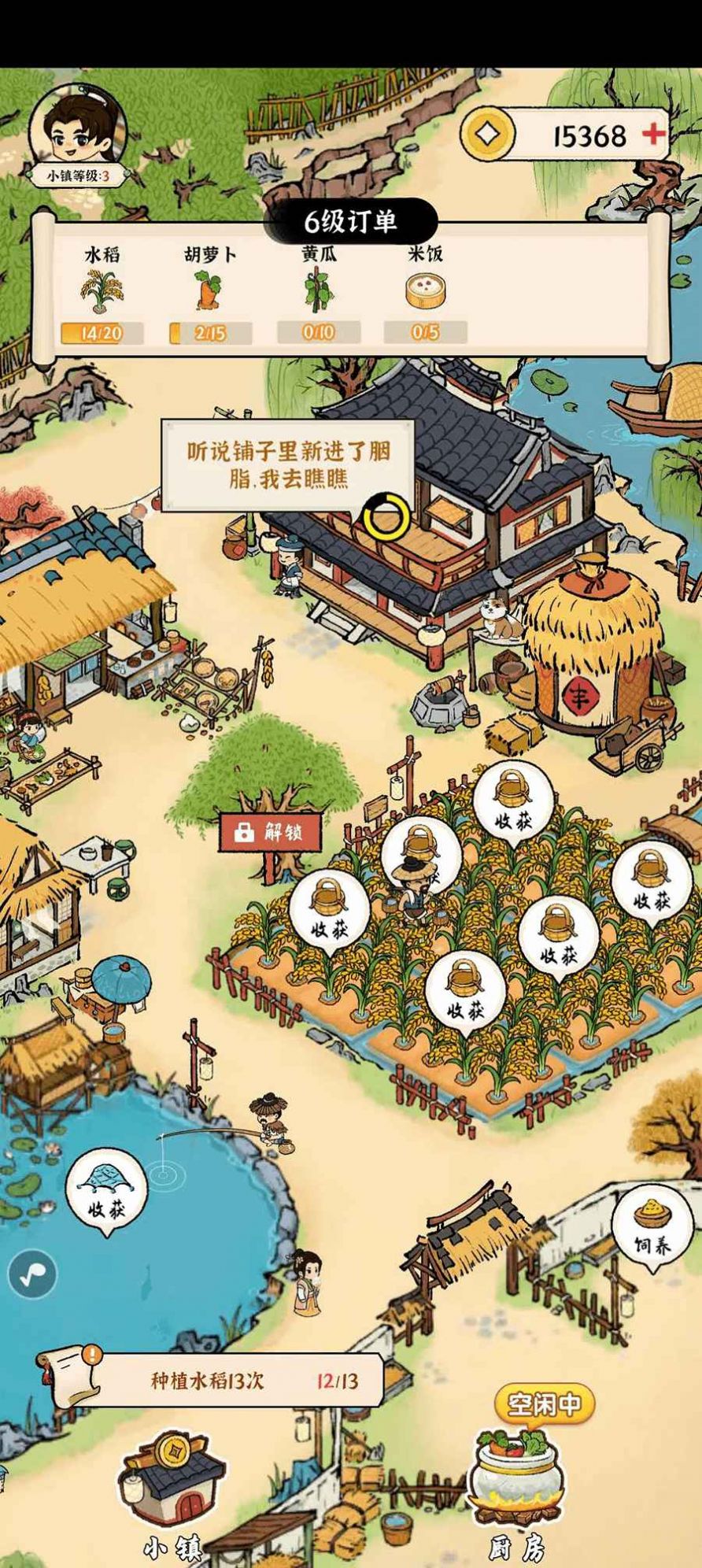Tap the red plus to add coins

(x=652, y=135)
